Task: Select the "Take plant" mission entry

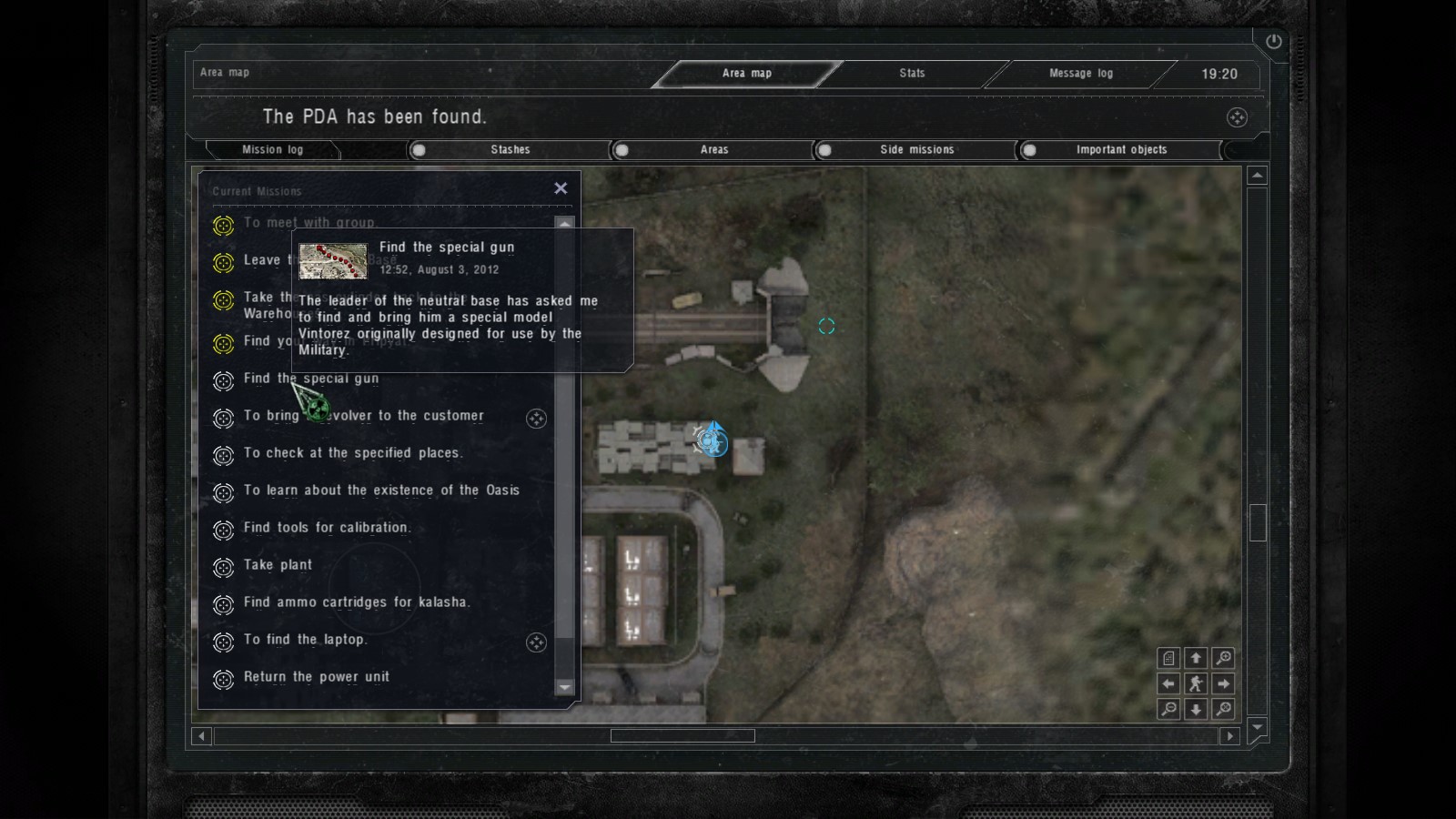Action: [x=278, y=565]
